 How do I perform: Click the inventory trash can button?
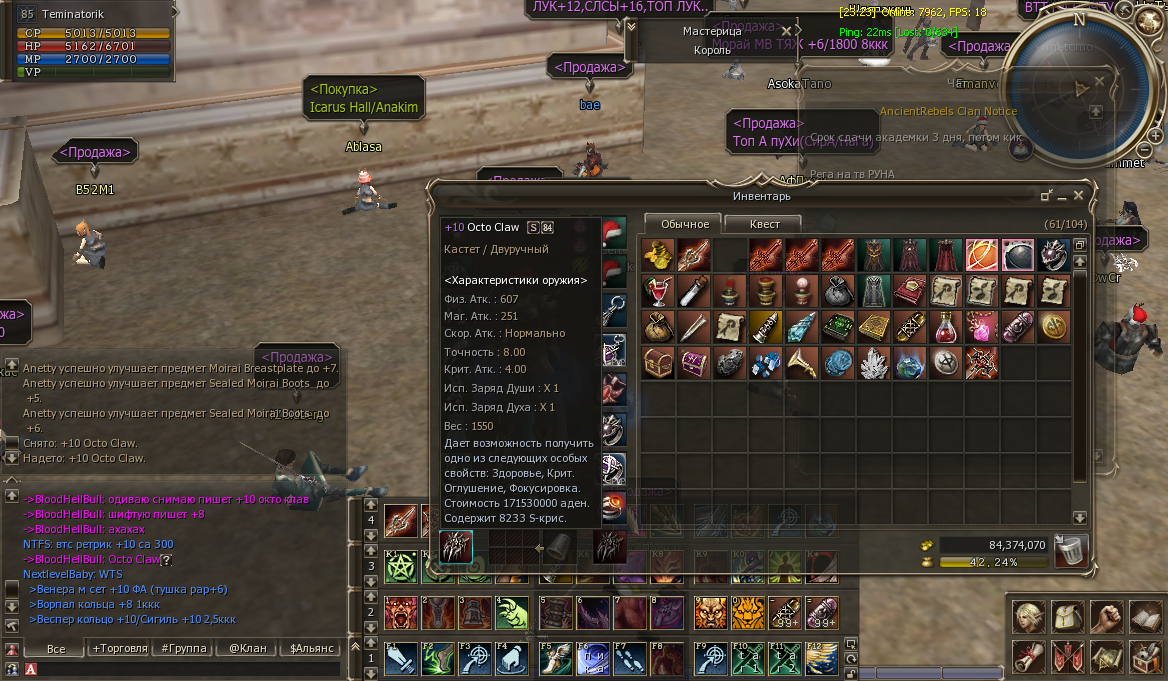click(1071, 549)
